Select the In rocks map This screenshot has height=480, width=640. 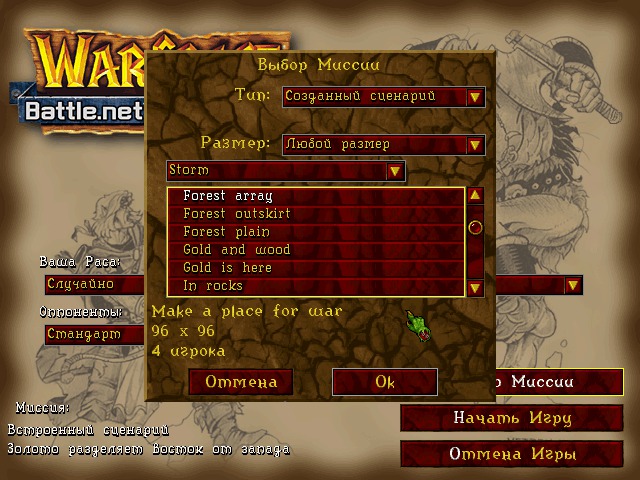click(x=315, y=286)
